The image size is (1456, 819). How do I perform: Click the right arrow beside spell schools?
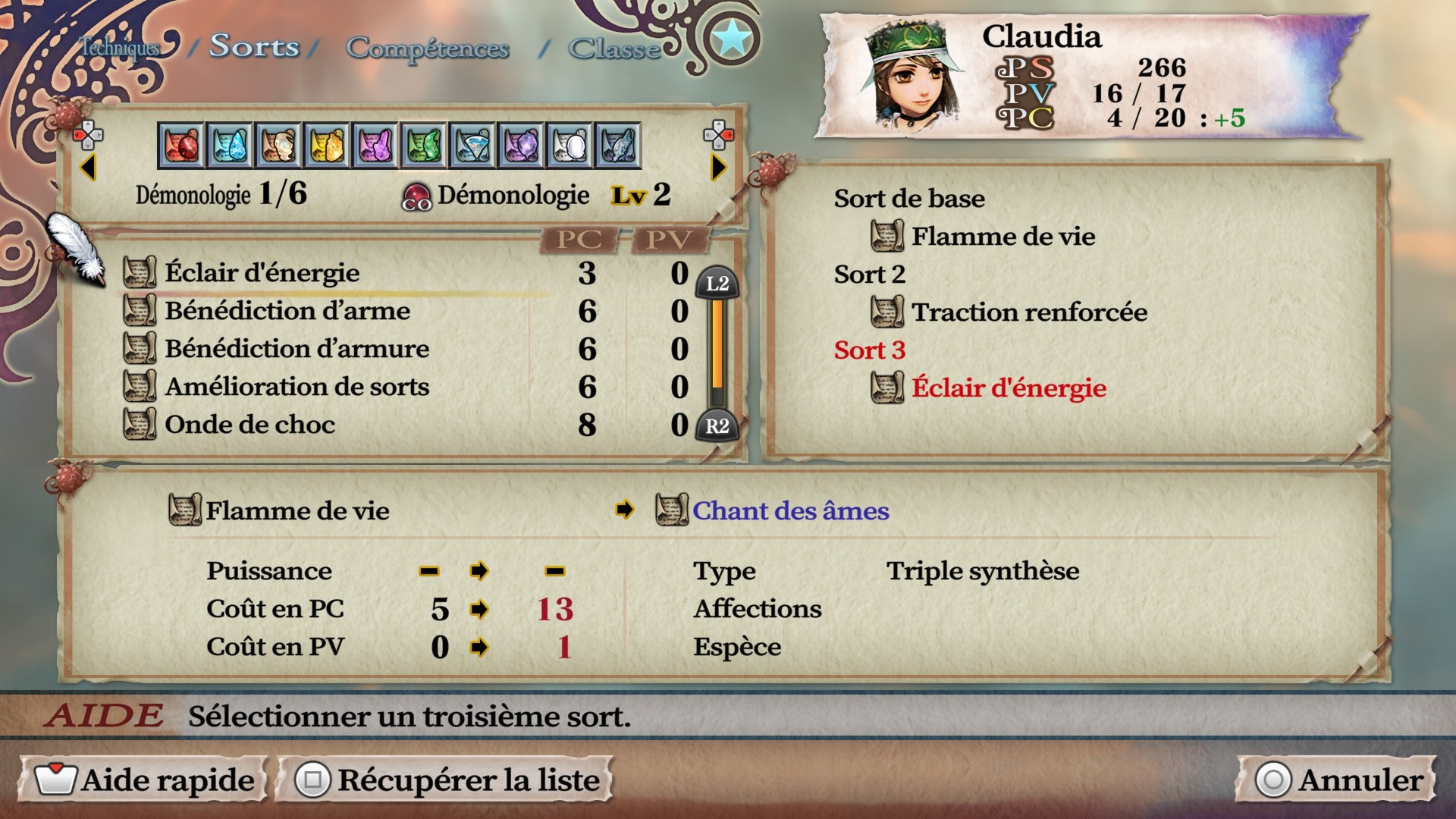[x=717, y=168]
